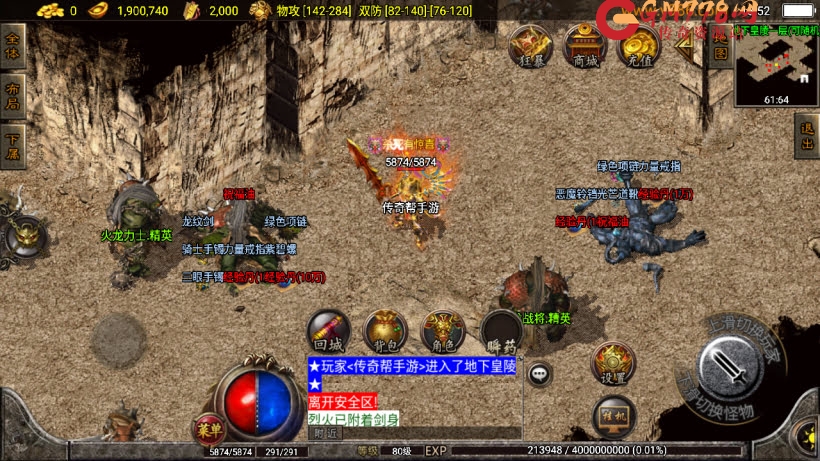Viewport: 820px width, 461px height.
Task: Open the 角色 character sheet
Action: coord(442,331)
